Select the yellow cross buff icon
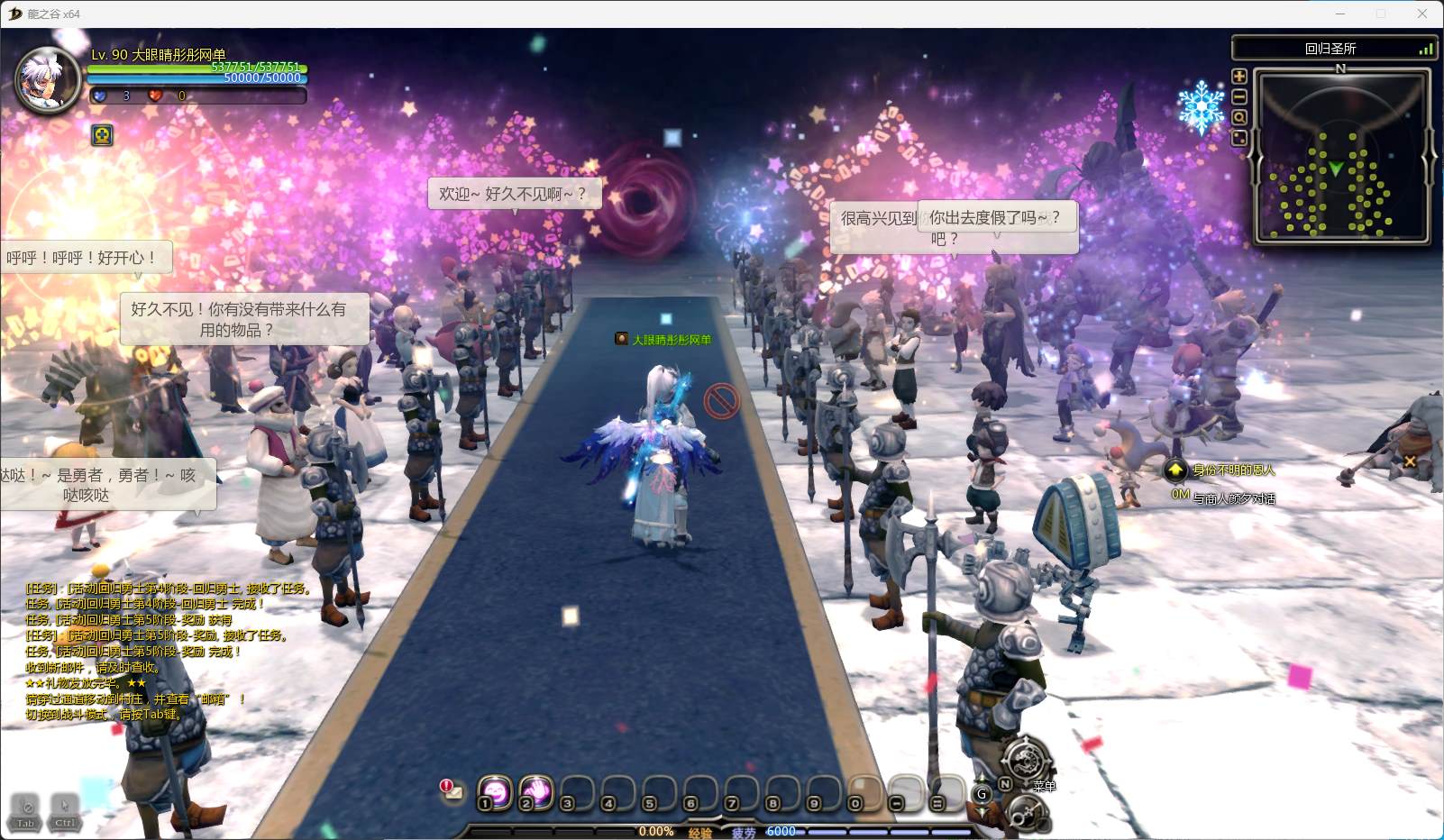This screenshot has height=840, width=1444. [103, 135]
